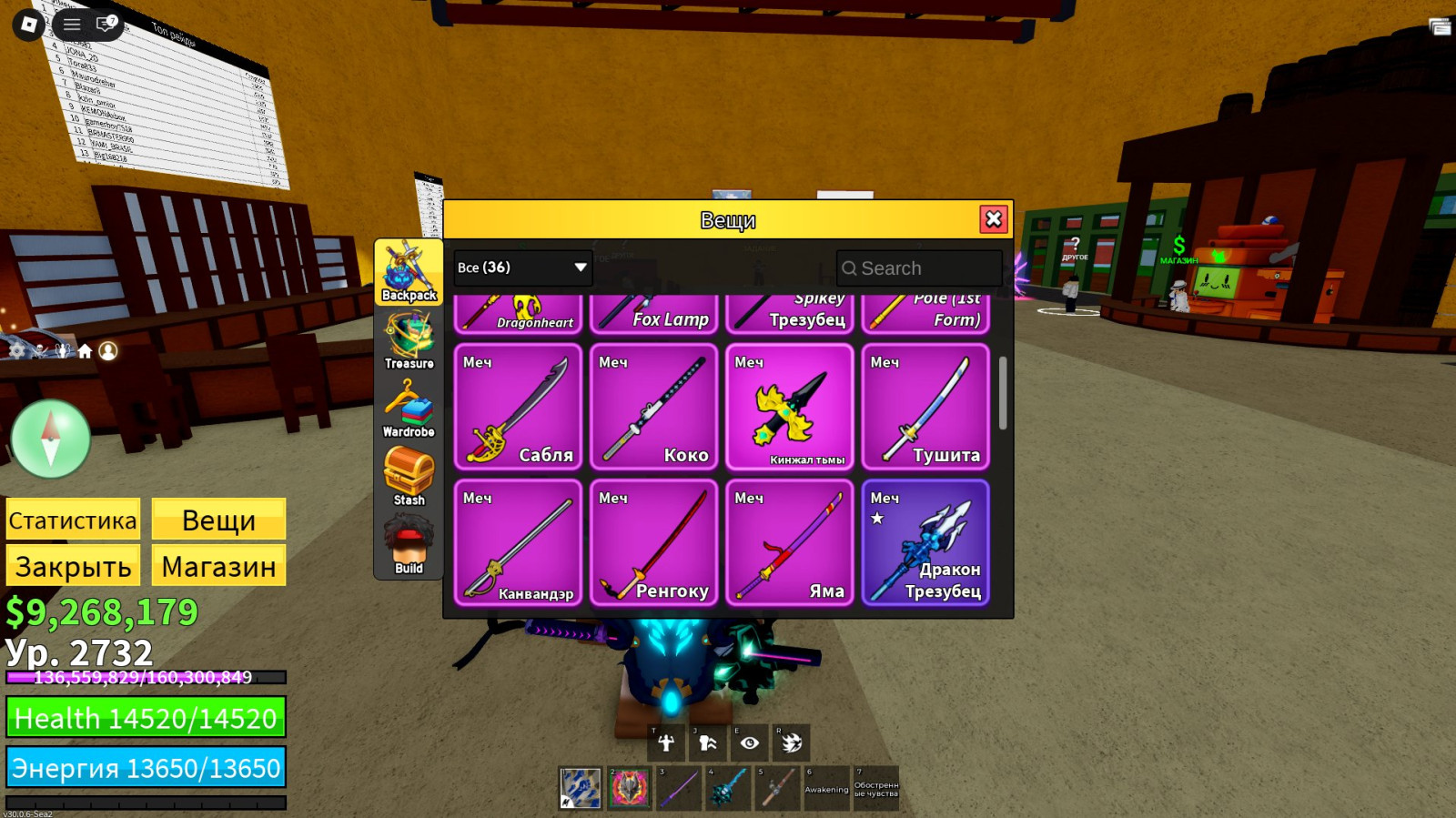Pick the Дракон Трезубец item
The height and width of the screenshot is (818, 1456).
925,542
